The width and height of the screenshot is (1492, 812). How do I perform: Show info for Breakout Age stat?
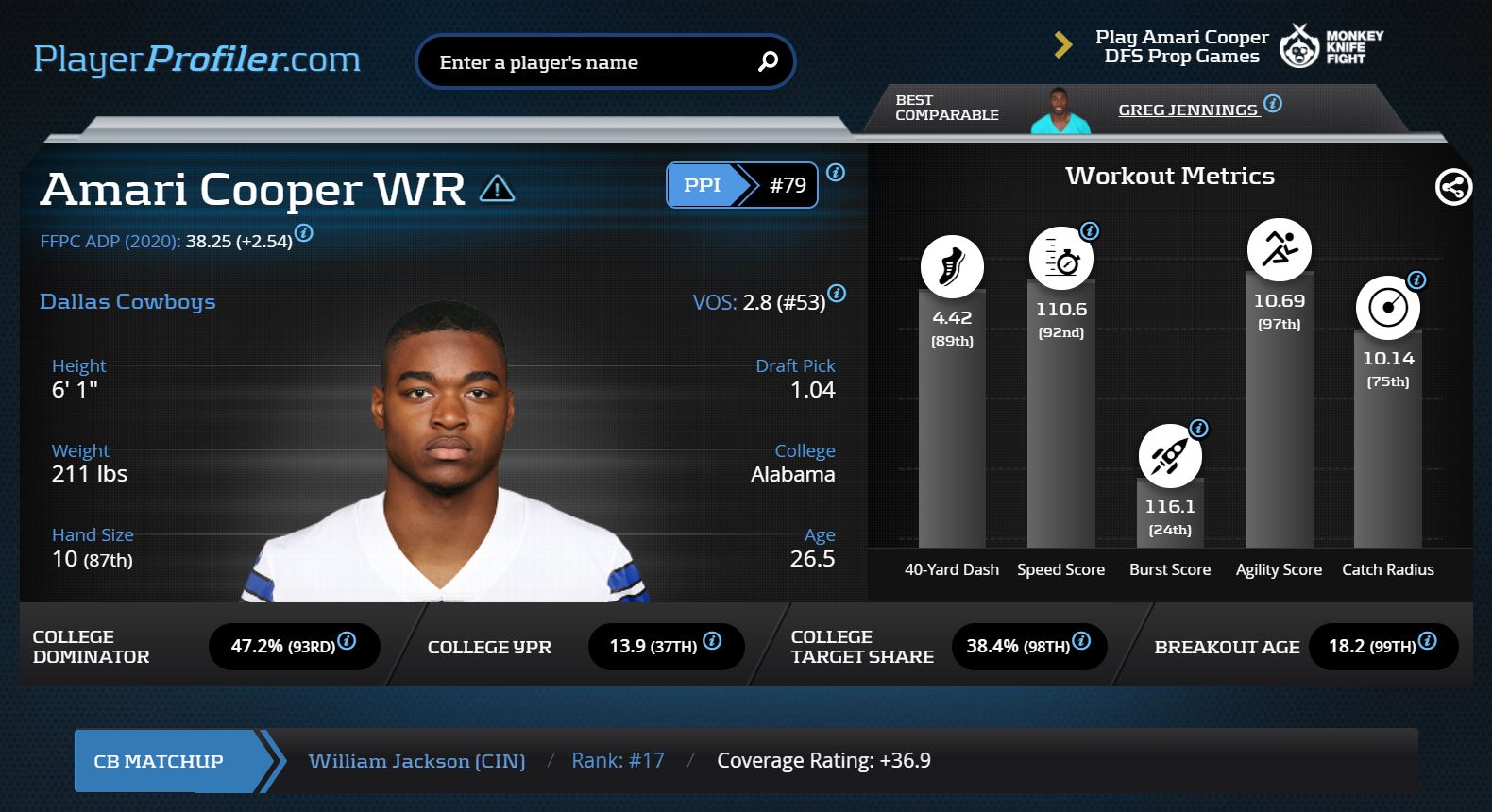click(1428, 640)
